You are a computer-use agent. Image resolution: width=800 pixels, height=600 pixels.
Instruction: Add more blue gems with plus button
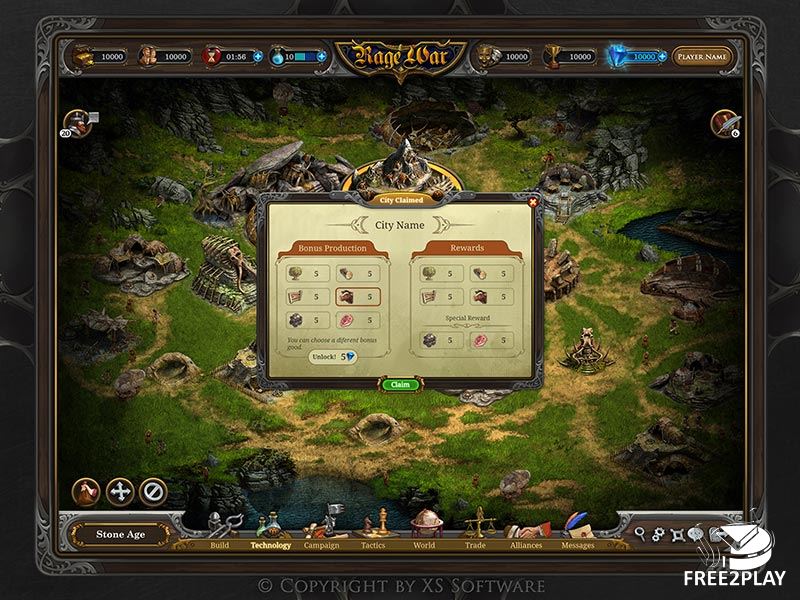pyautogui.click(x=663, y=57)
